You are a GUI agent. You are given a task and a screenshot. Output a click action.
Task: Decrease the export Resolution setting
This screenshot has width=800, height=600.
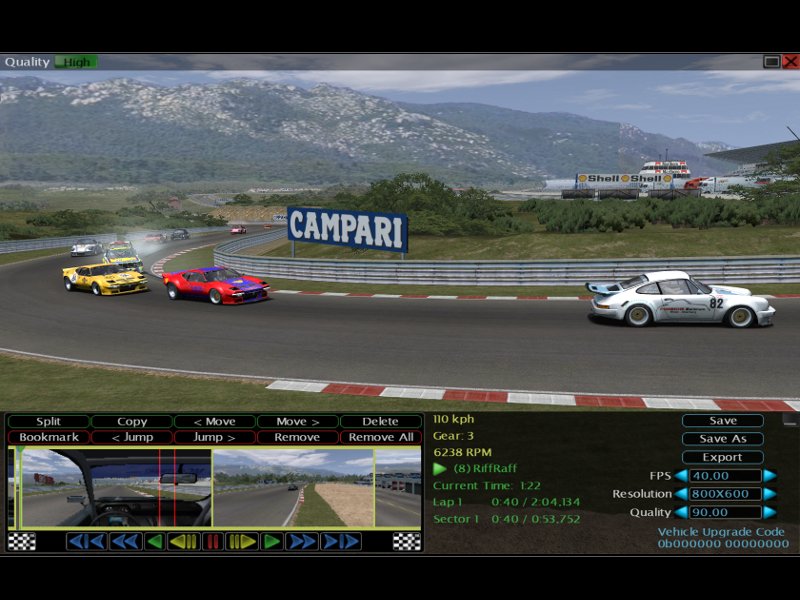click(681, 494)
